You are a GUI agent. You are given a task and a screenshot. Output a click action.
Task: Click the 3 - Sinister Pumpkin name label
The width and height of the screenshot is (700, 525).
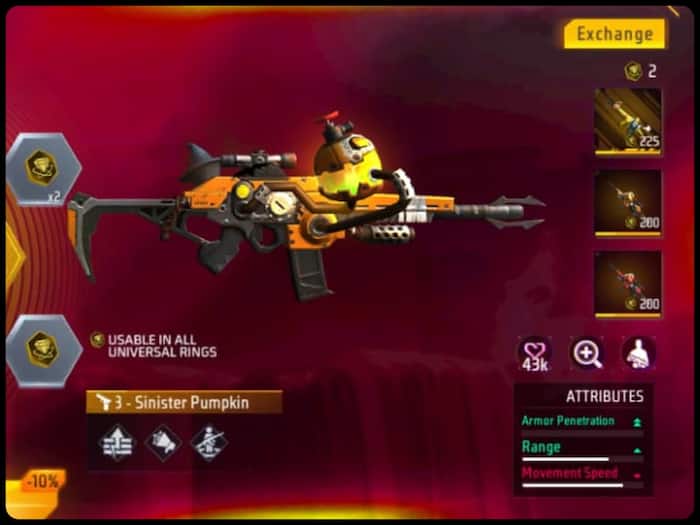(183, 402)
